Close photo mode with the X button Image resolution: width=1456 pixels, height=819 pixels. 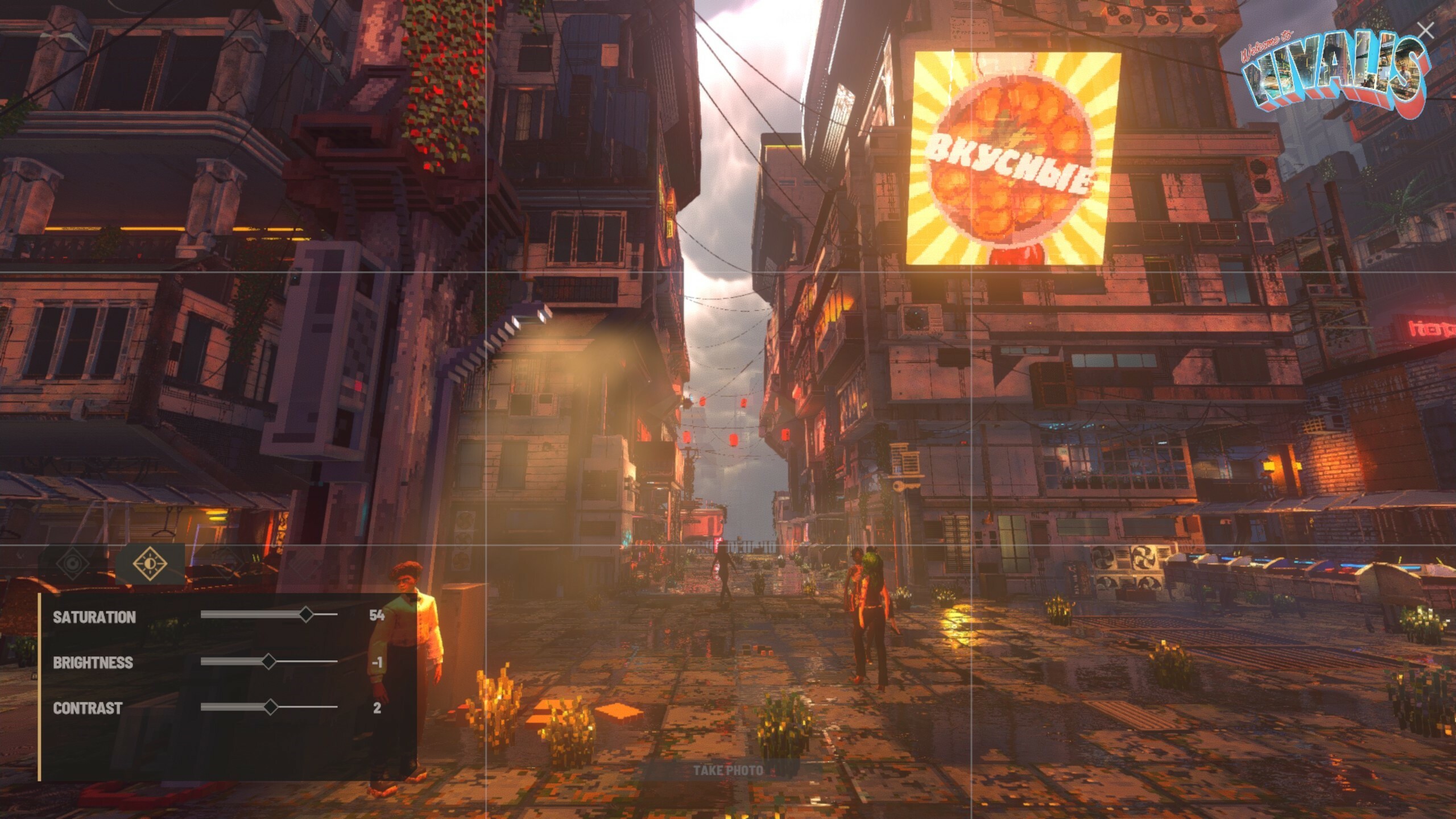point(1425,31)
